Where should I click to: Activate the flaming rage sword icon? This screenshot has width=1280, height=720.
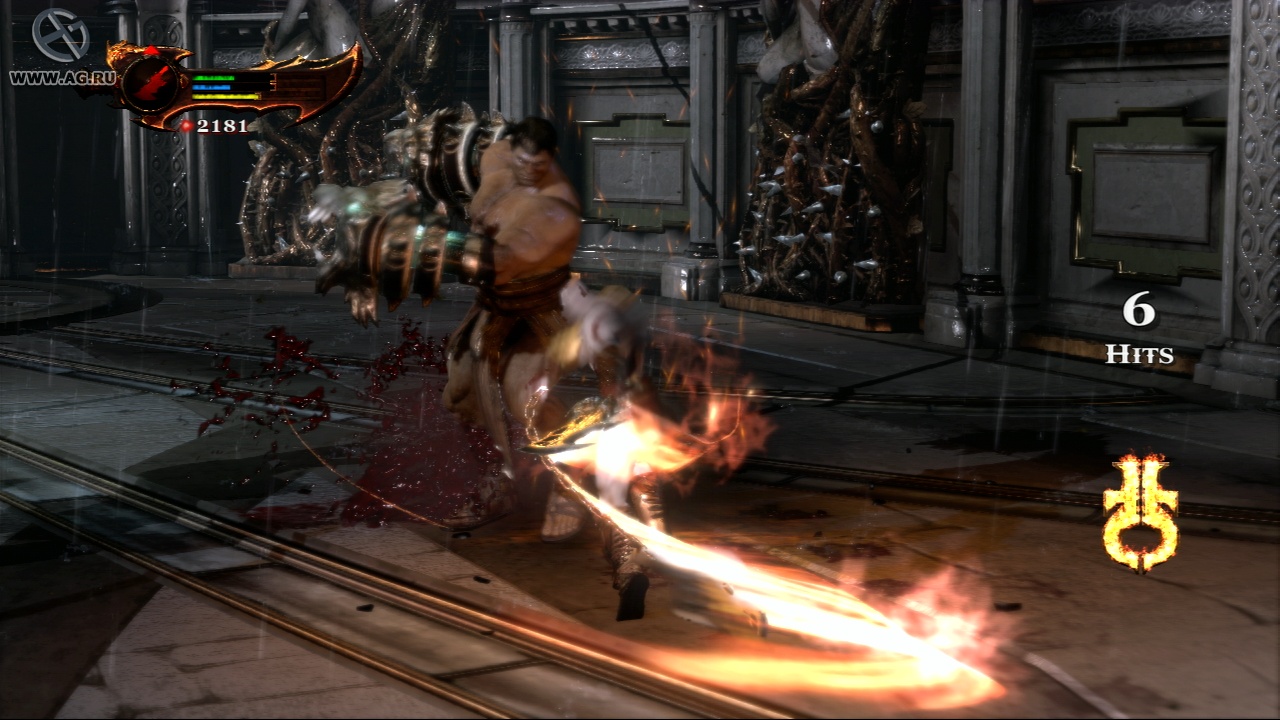click(1140, 511)
